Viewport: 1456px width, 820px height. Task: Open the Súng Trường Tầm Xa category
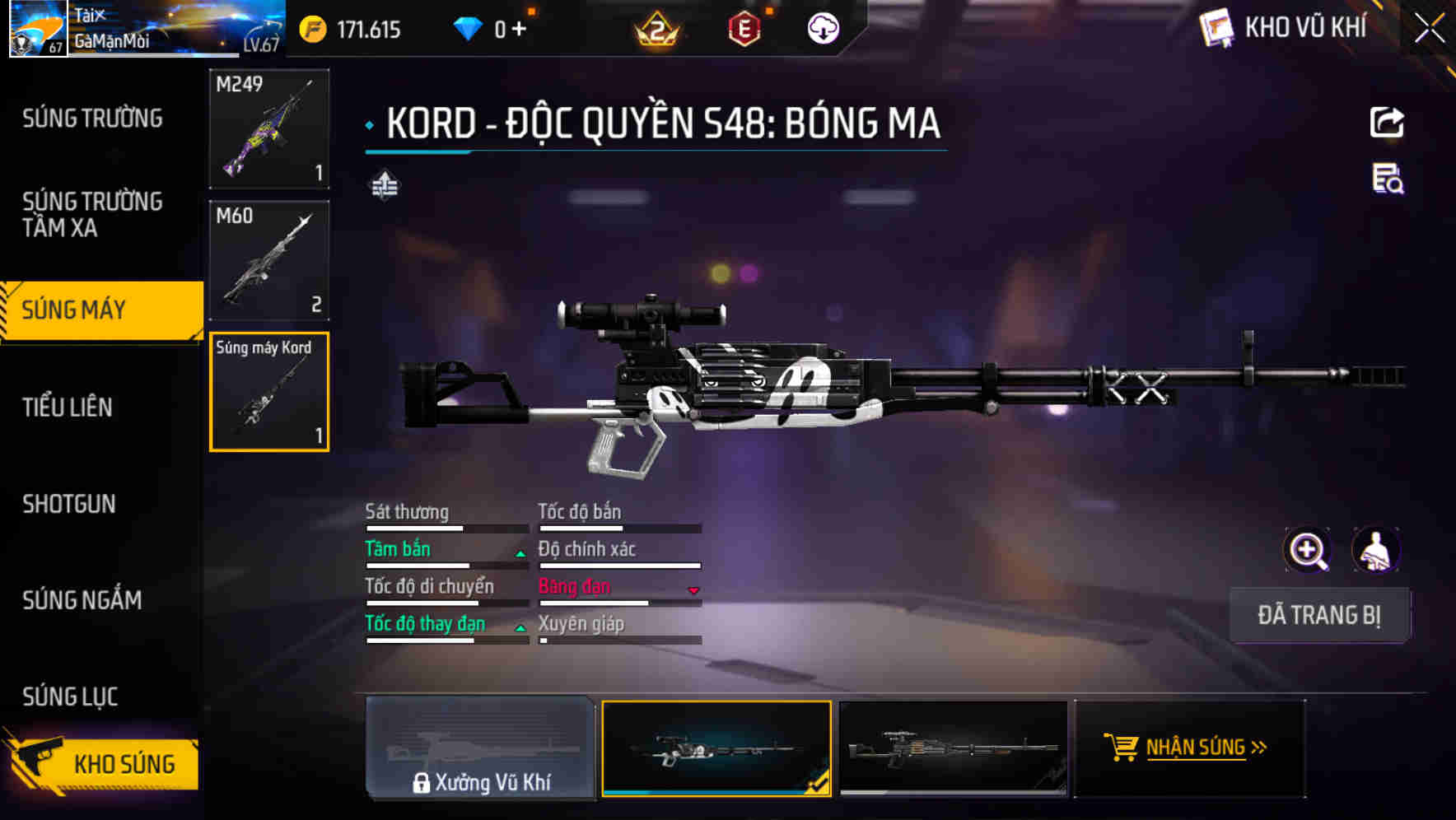[92, 214]
